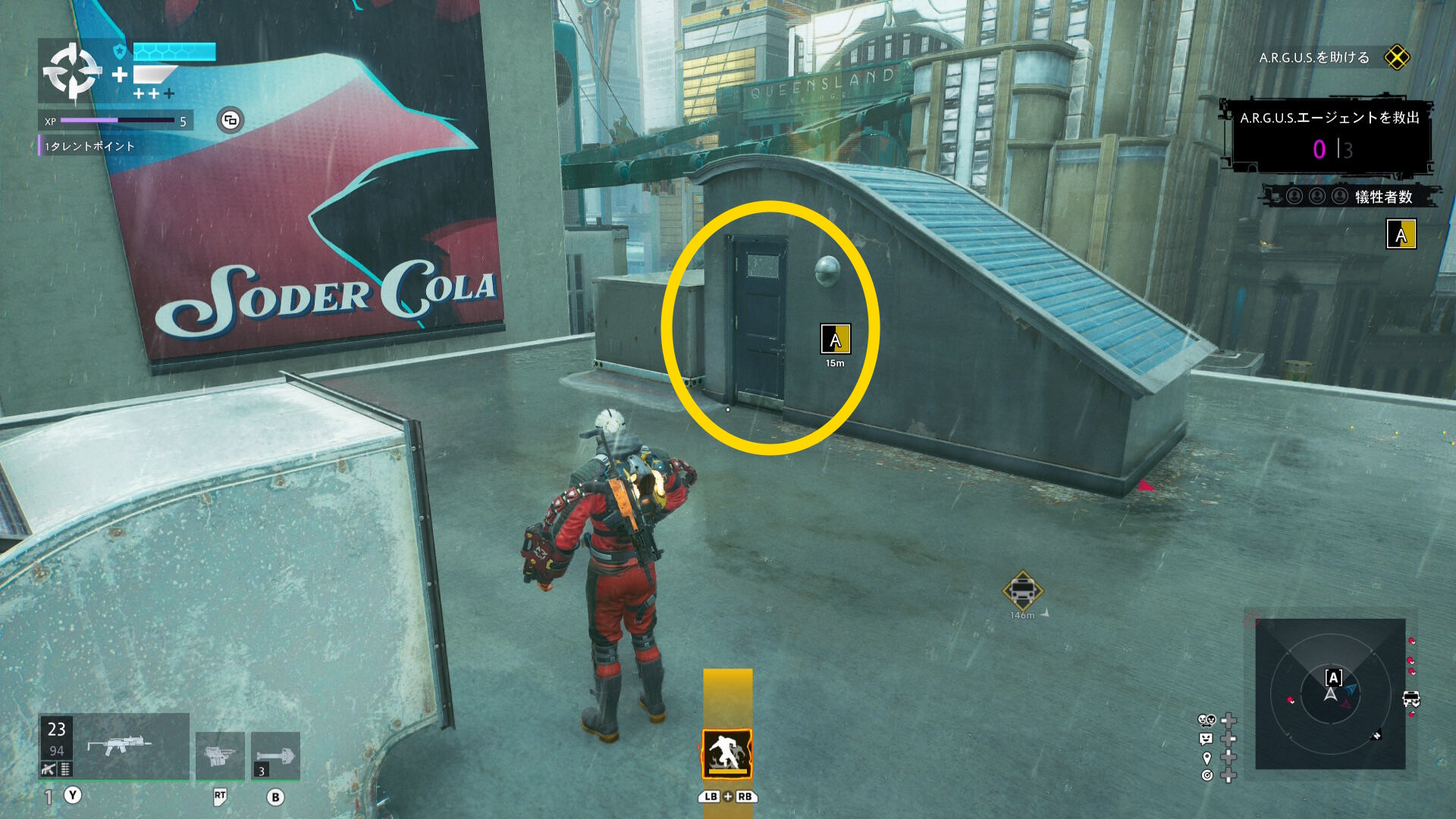Click the 146m vehicle waypoint marker
Image resolution: width=1456 pixels, height=819 pixels.
[x=1022, y=590]
